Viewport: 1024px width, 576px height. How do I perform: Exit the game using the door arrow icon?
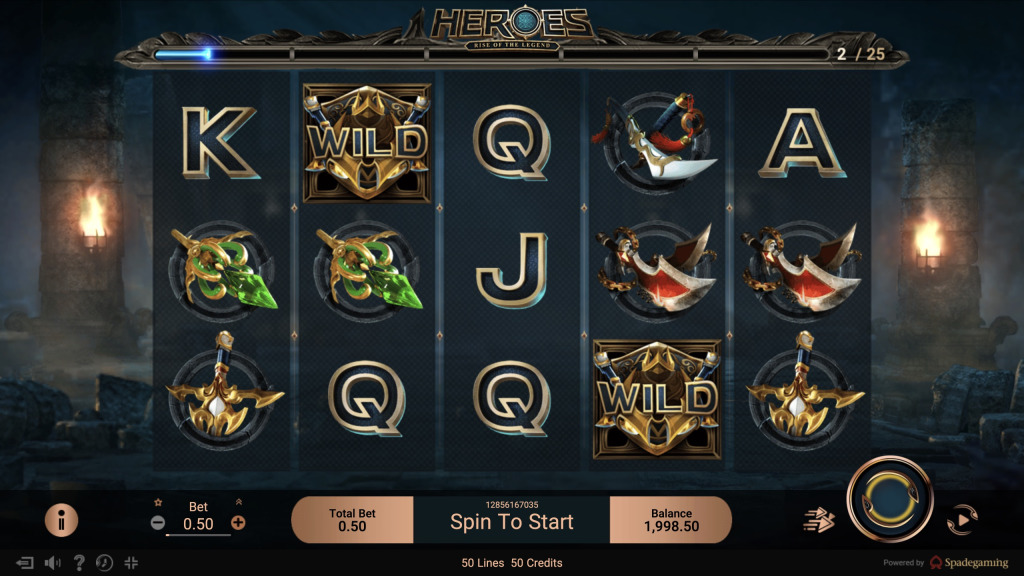click(26, 563)
